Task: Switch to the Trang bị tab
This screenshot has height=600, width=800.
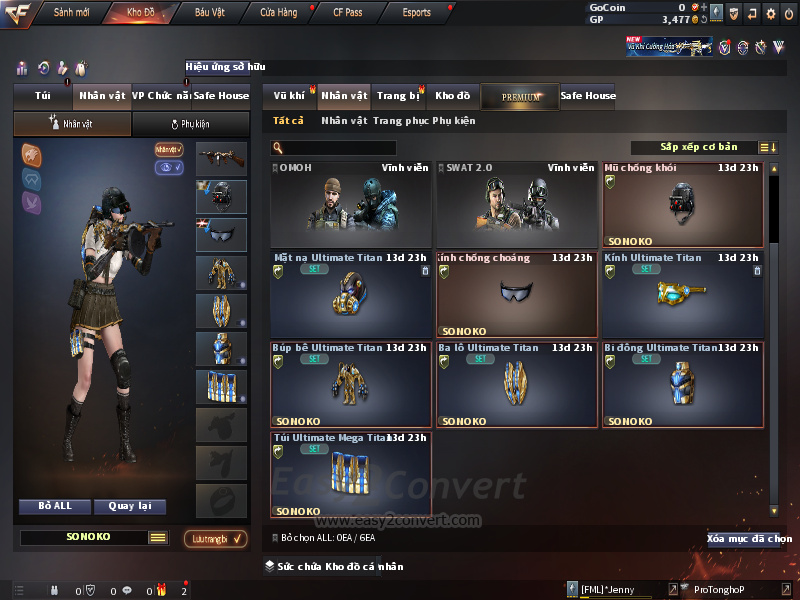Action: coord(398,96)
